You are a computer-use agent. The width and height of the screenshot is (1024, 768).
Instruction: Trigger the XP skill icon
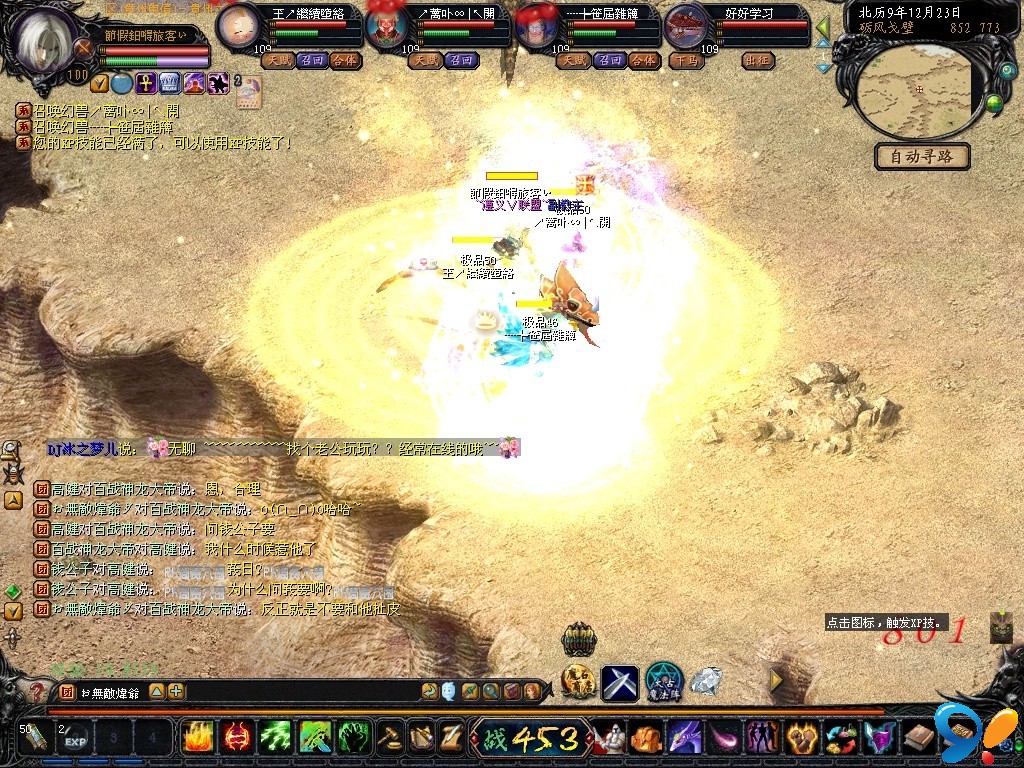1000,627
